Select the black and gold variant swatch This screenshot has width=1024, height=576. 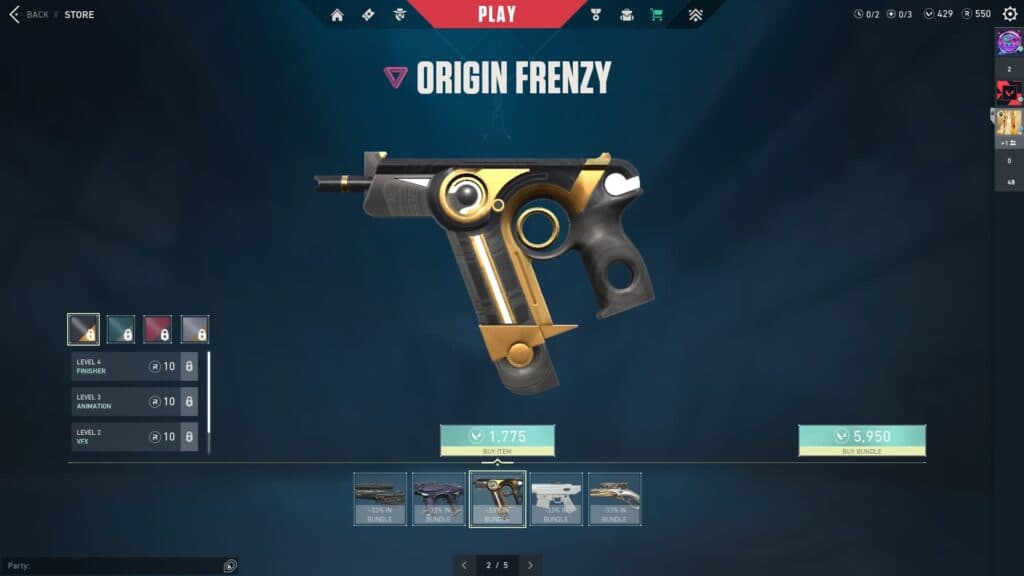click(83, 329)
